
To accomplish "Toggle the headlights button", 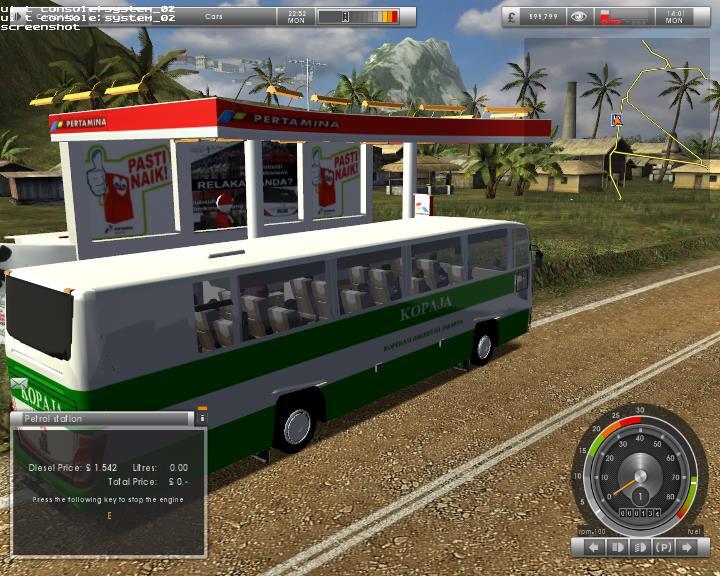I will pyautogui.click(x=617, y=547).
